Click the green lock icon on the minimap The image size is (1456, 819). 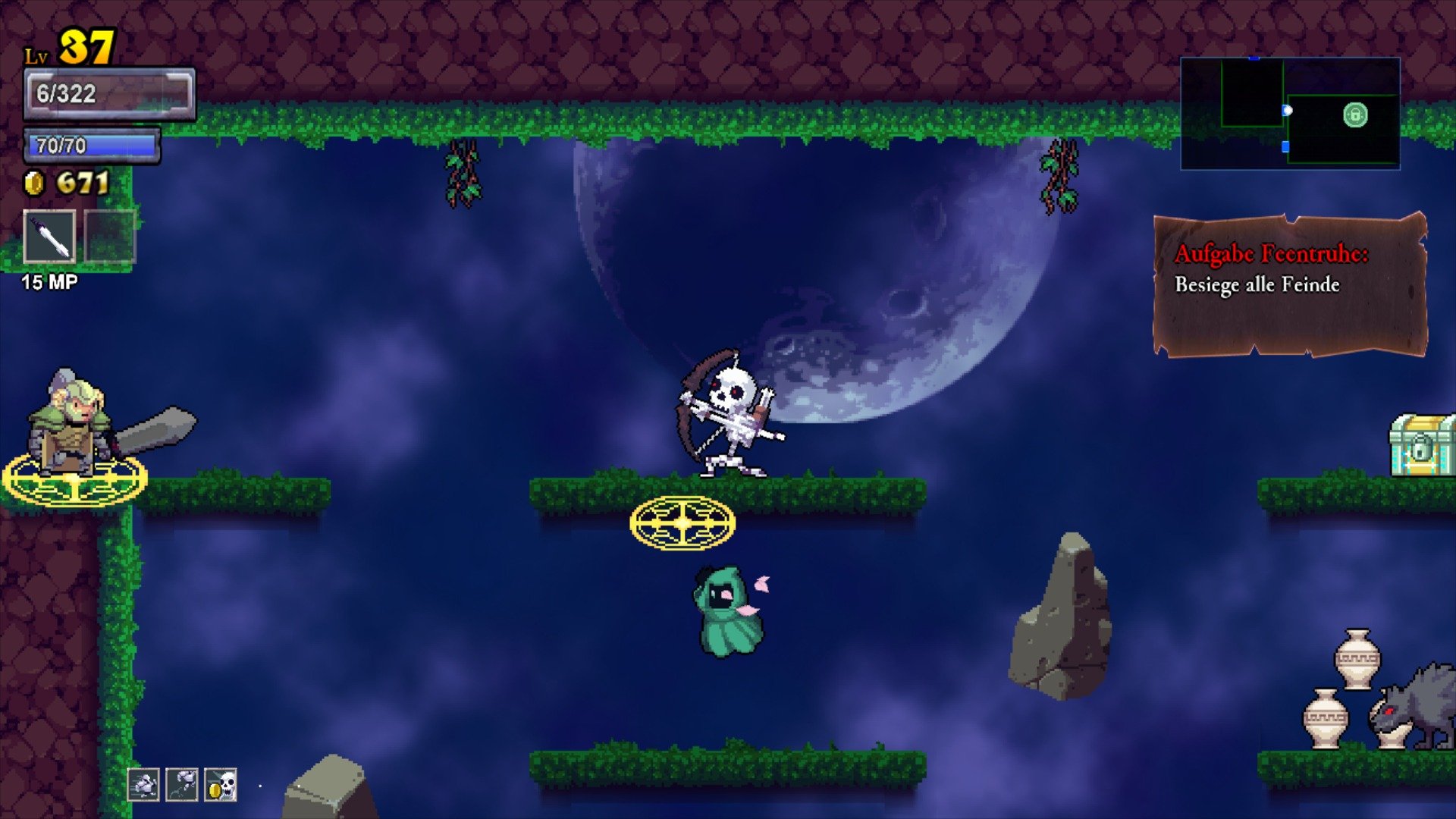click(1356, 115)
